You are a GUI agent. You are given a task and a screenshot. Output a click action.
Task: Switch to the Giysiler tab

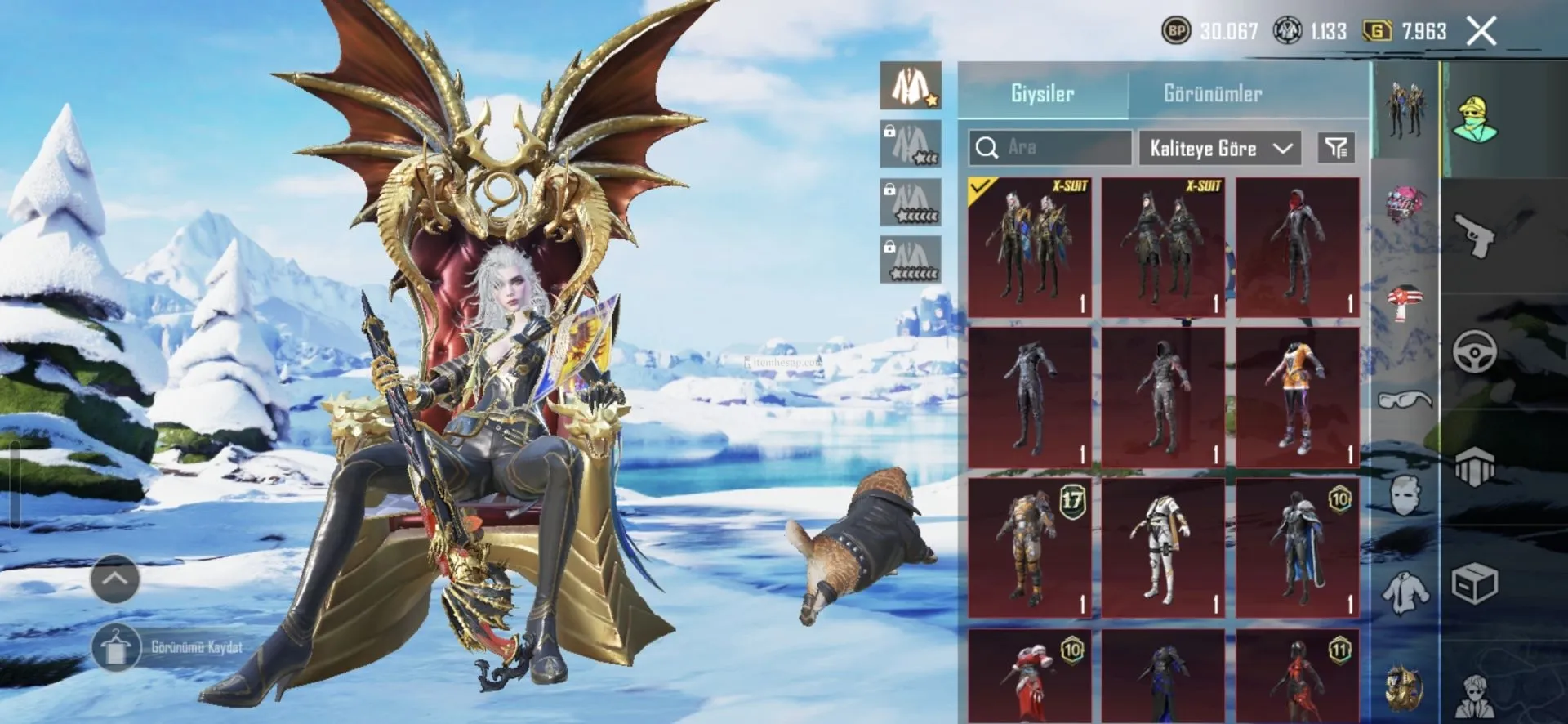[x=1042, y=93]
